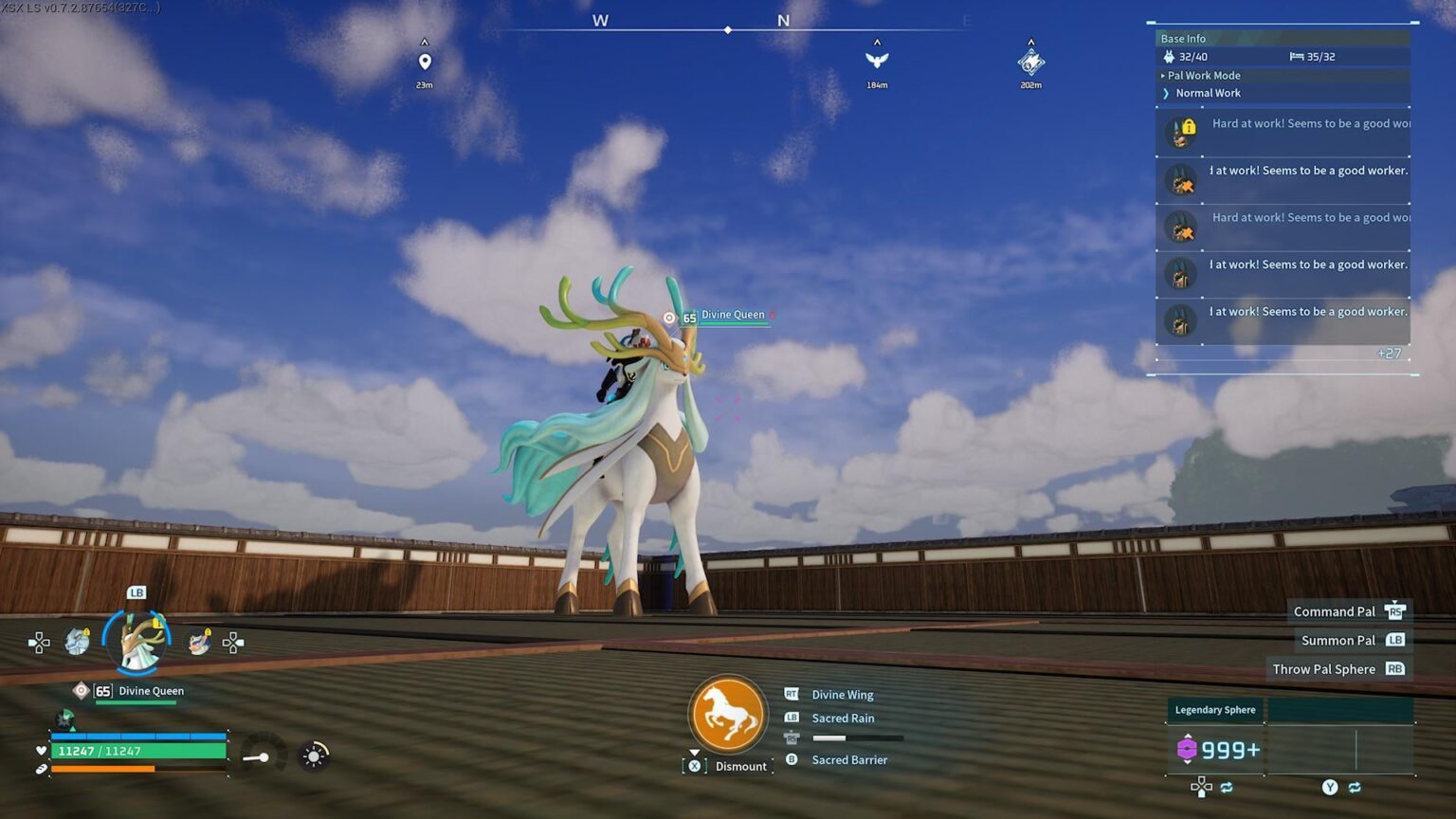Image resolution: width=1456 pixels, height=819 pixels.
Task: Open the Base Info panel header
Action: pos(1184,39)
